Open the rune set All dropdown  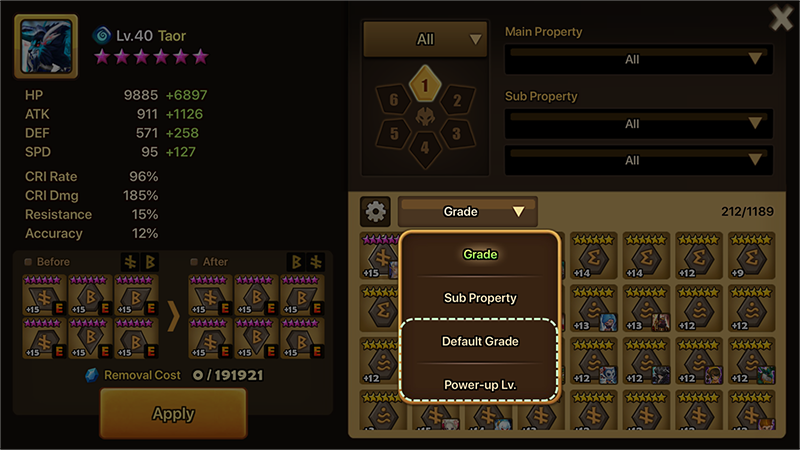pos(425,40)
